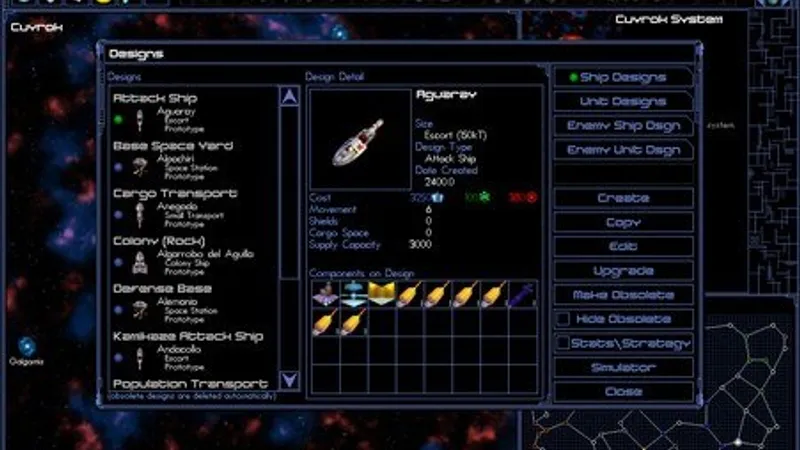Click the Make Obsolete button
This screenshot has width=800, height=450.
click(623, 295)
